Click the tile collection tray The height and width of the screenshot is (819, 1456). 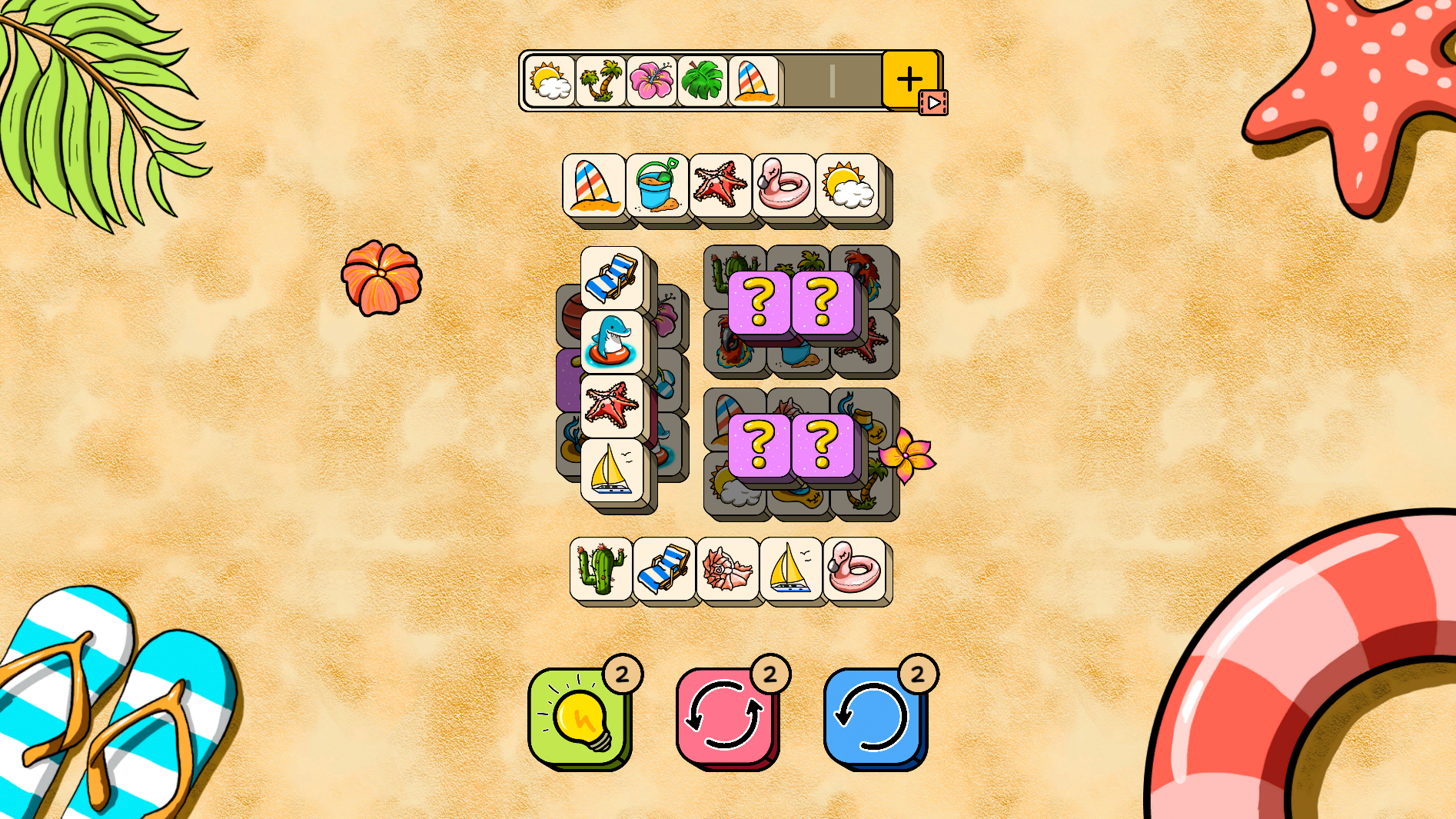[723, 81]
